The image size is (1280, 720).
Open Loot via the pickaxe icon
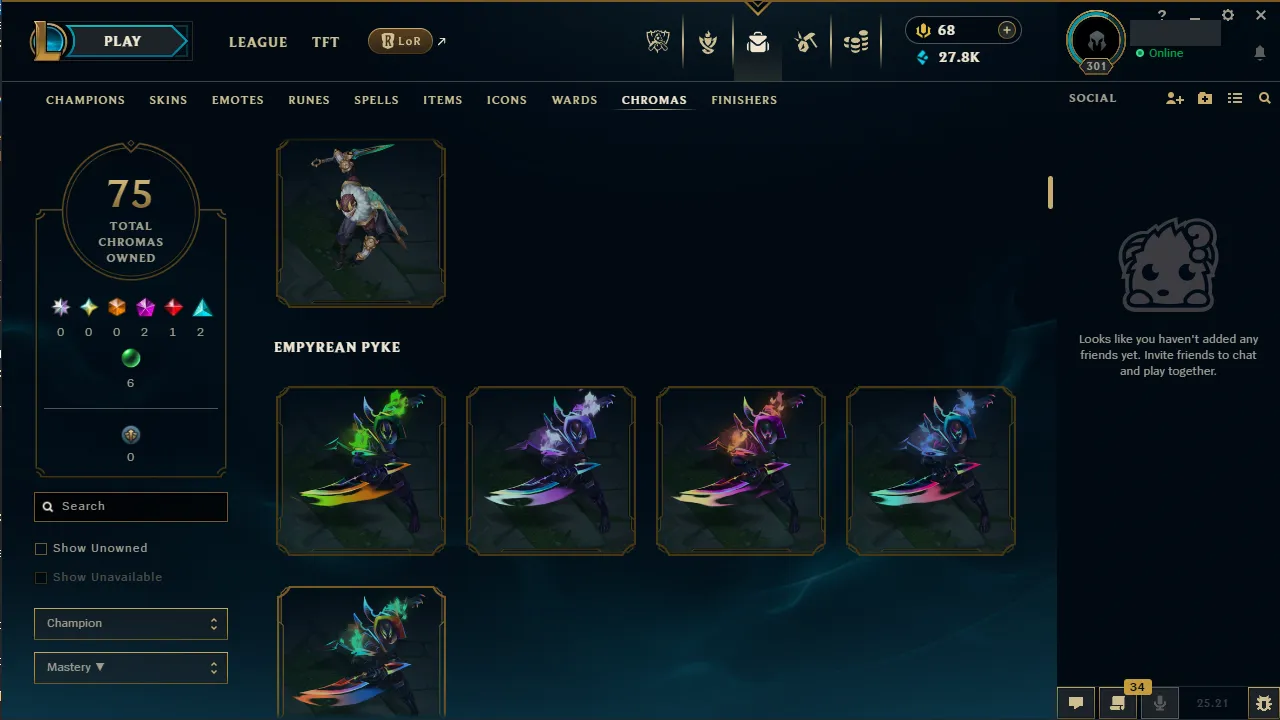[806, 41]
